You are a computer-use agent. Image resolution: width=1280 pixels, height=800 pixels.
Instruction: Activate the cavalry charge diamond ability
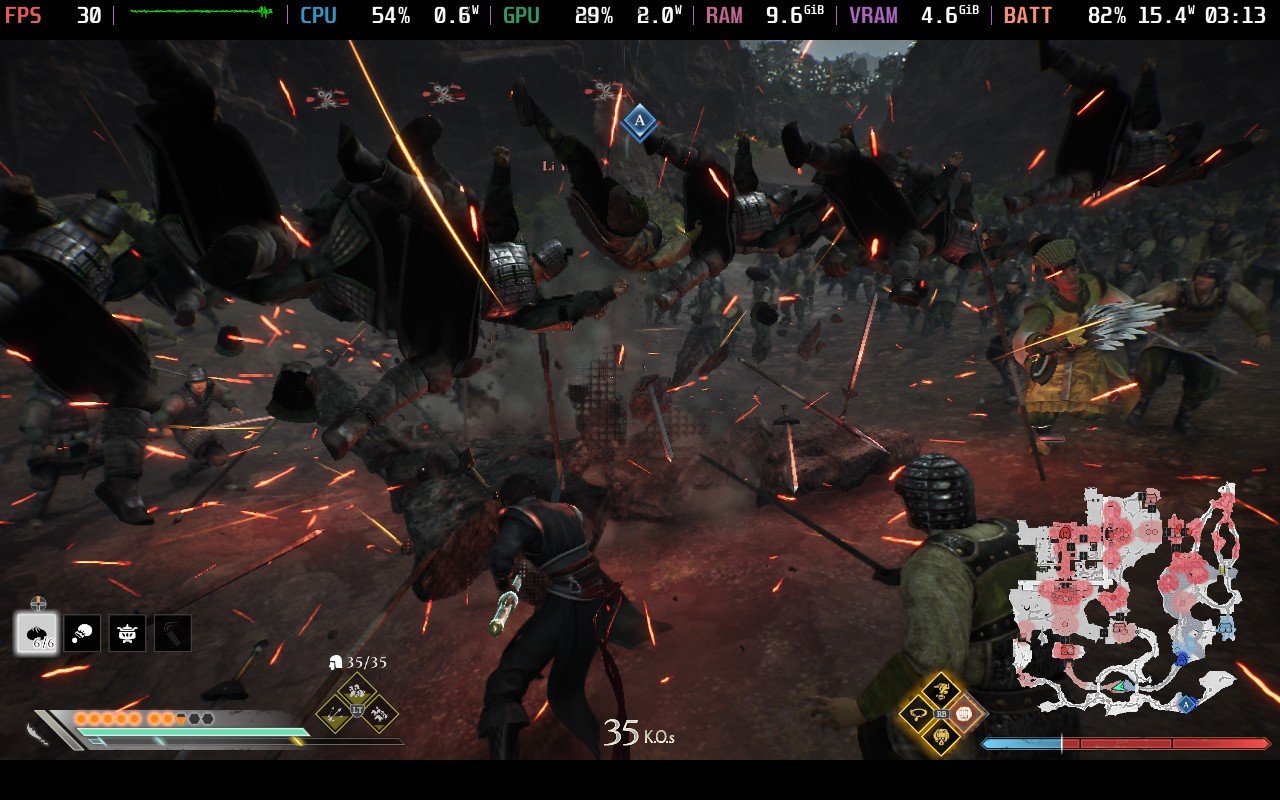[379, 714]
